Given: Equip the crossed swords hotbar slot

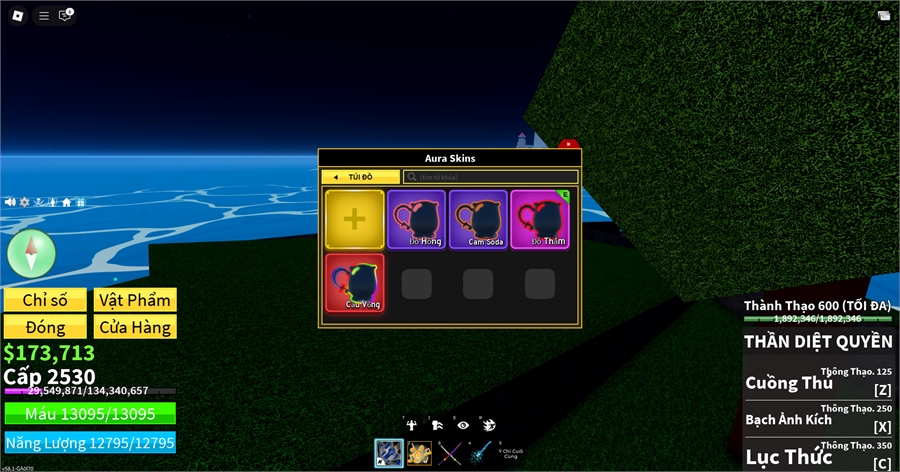Looking at the screenshot, I should click(451, 453).
